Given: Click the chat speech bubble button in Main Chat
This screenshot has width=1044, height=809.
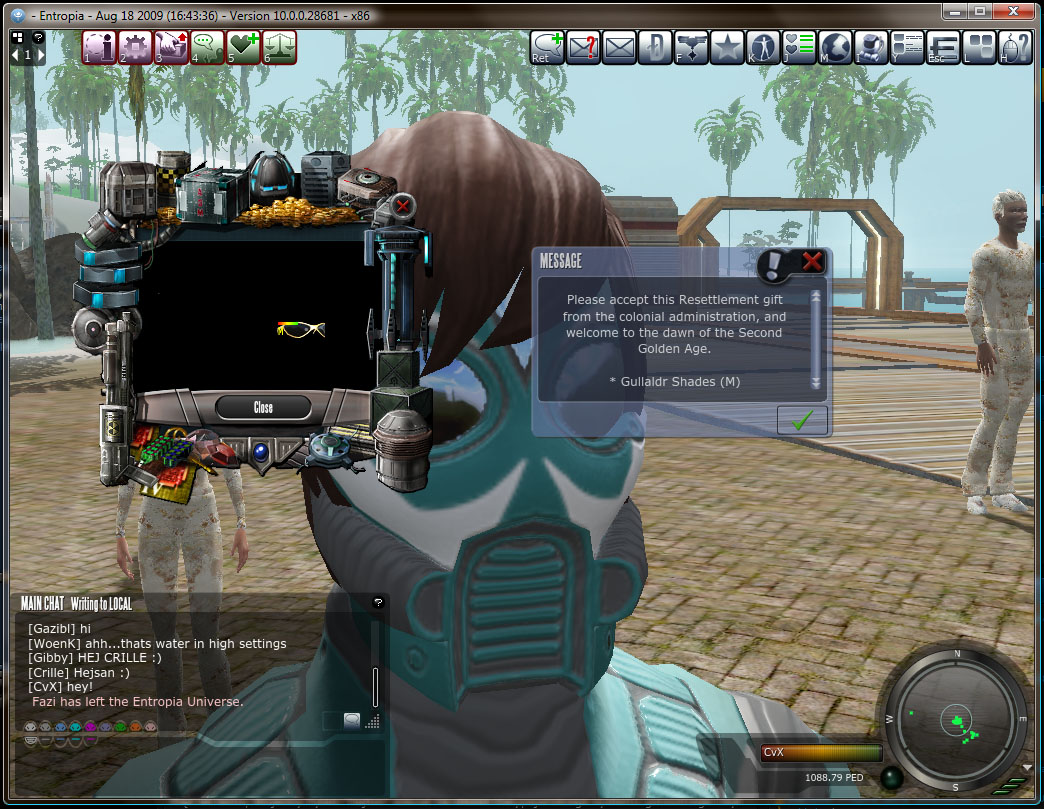Looking at the screenshot, I should 351,719.
